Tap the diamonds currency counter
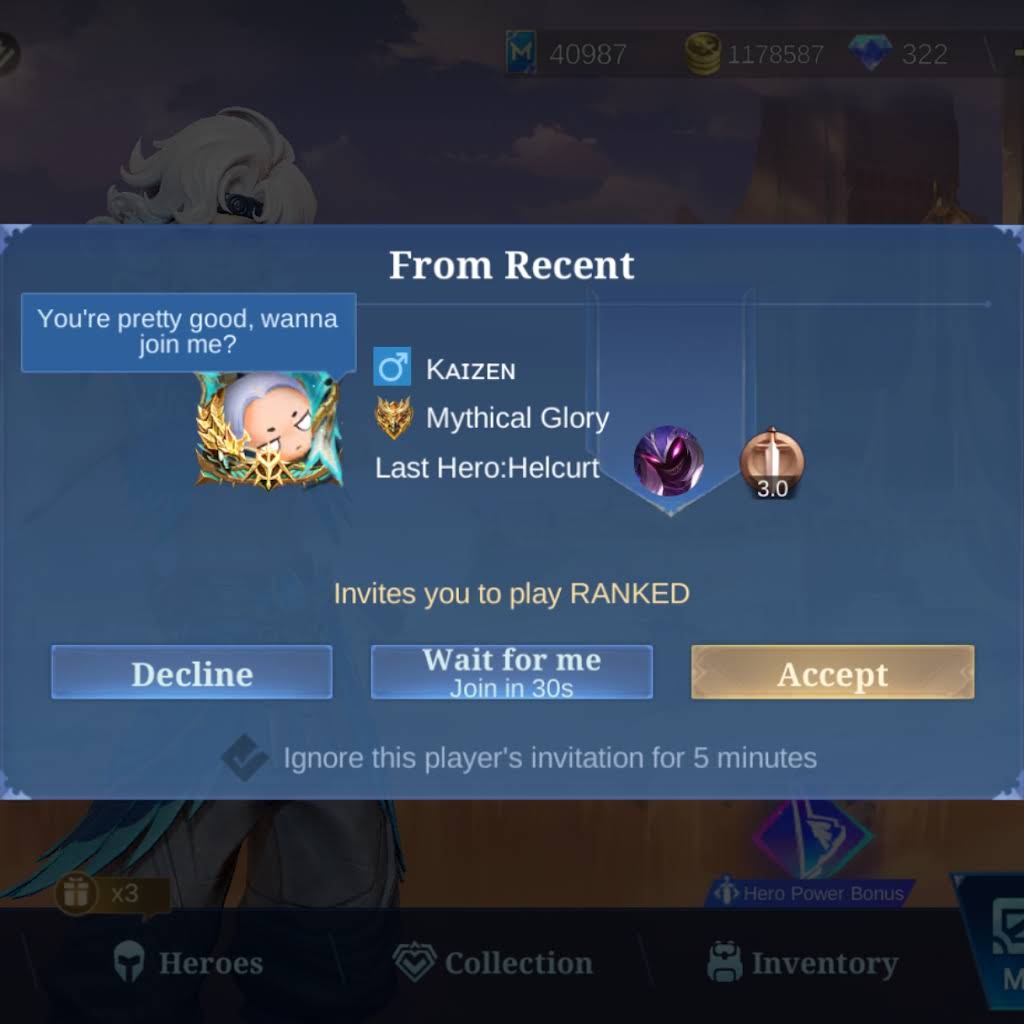Screen dimensions: 1024x1024 [x=898, y=53]
